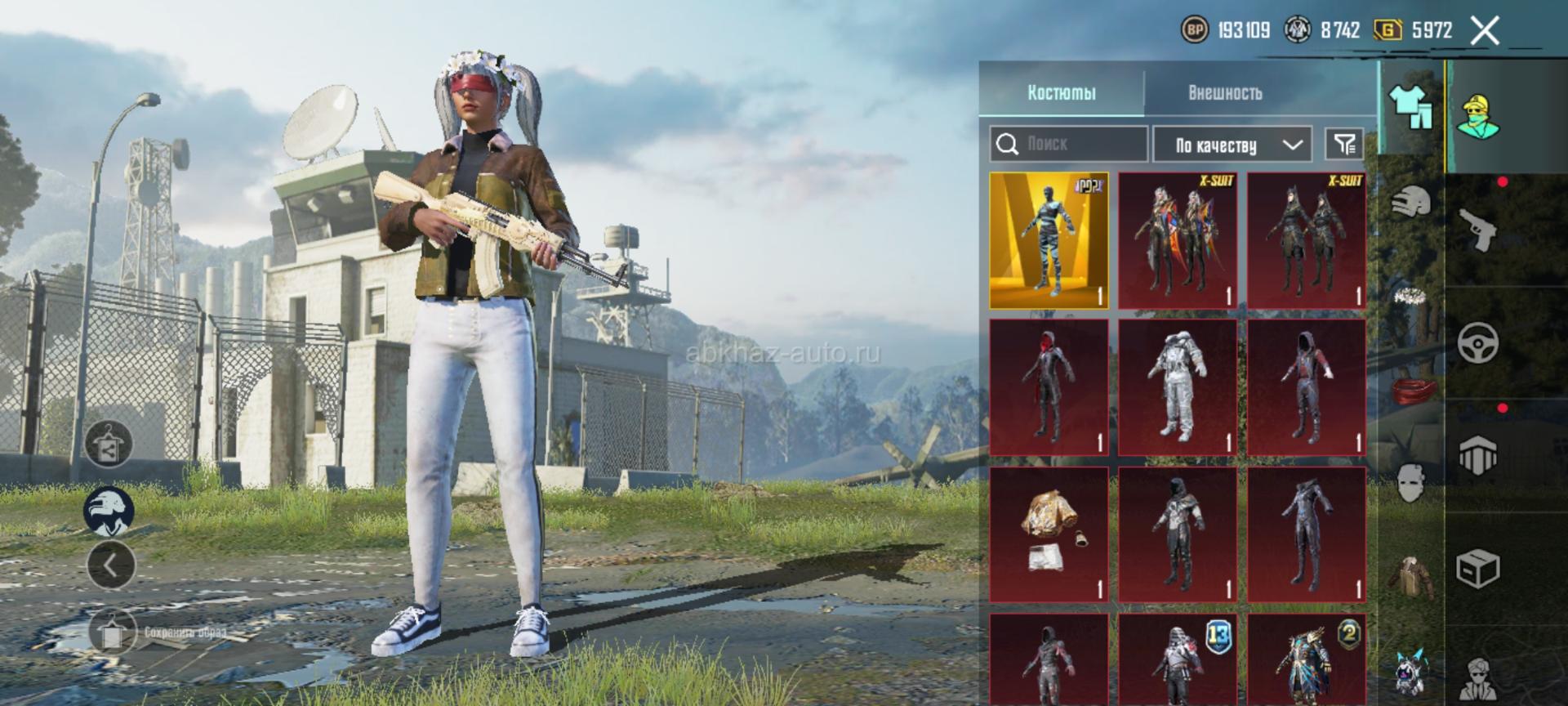
Task: Close the inventory with the X button
Action: click(x=1484, y=31)
